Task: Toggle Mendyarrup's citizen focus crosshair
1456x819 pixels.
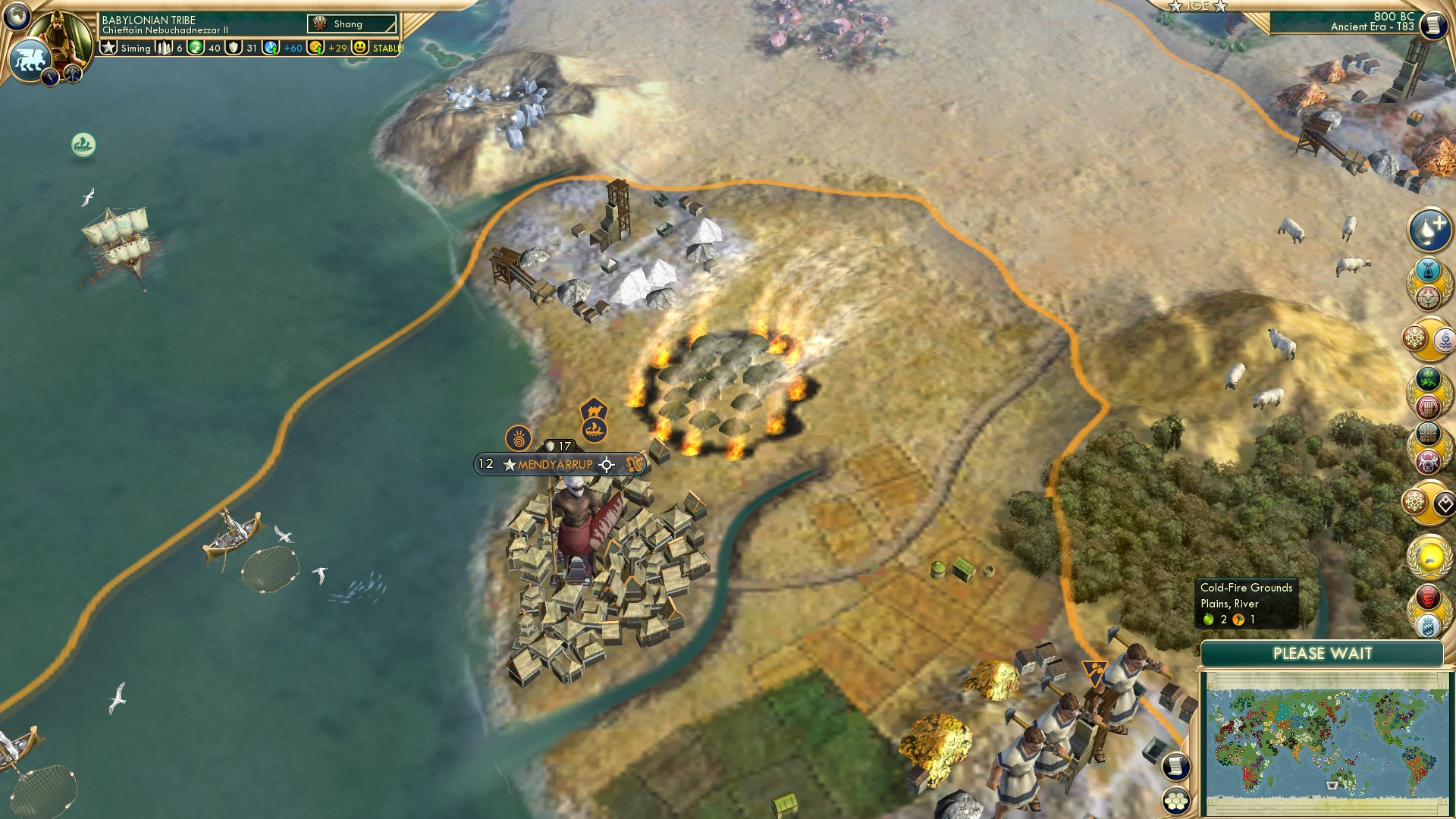Action: (x=605, y=466)
